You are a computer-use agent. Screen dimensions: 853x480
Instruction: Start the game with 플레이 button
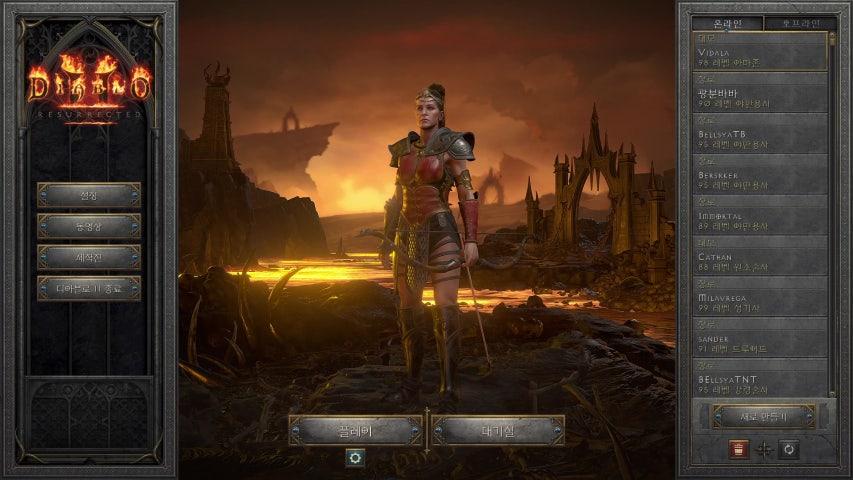pos(355,431)
